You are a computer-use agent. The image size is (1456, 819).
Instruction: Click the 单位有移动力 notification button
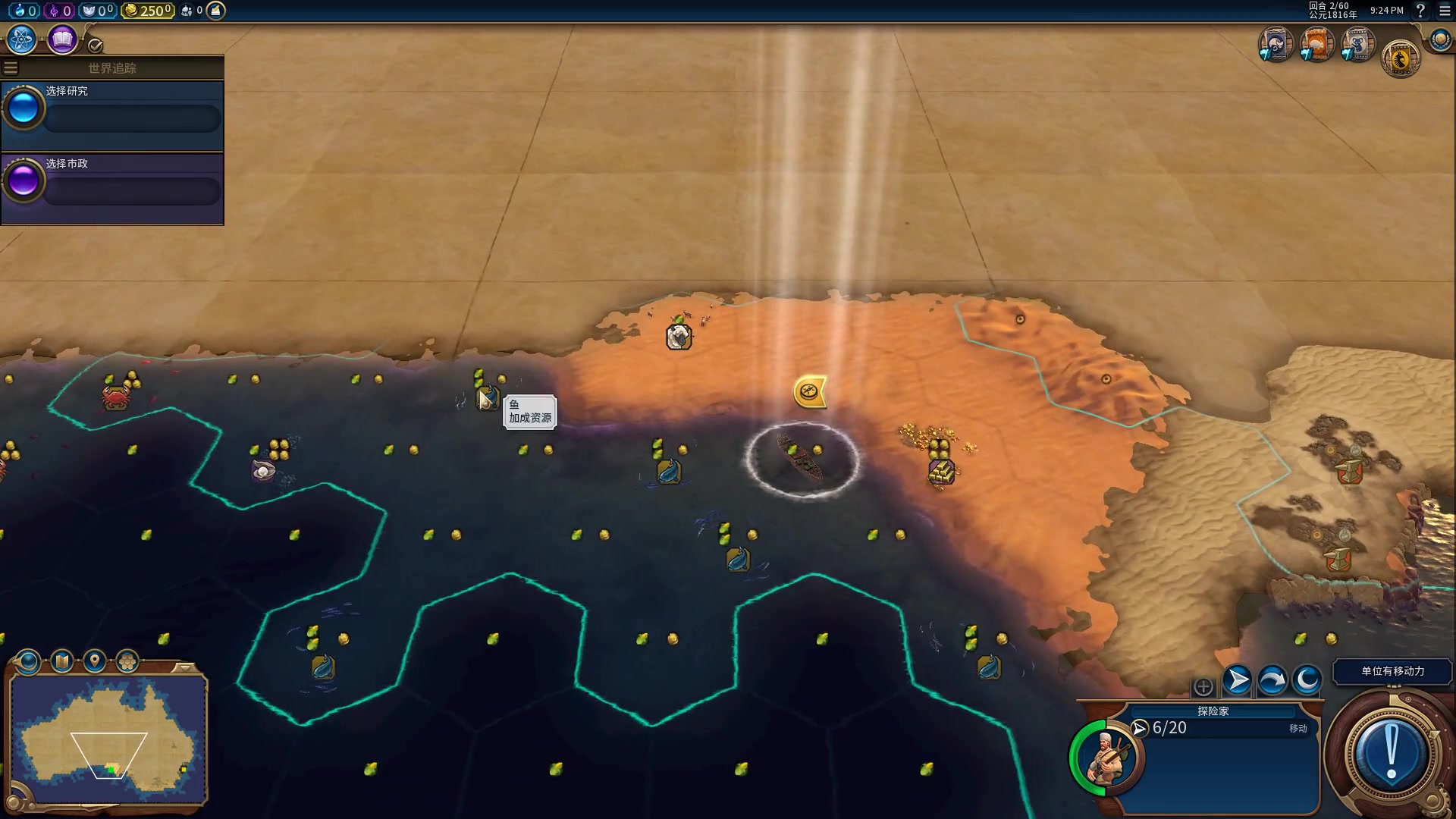pos(1392,671)
